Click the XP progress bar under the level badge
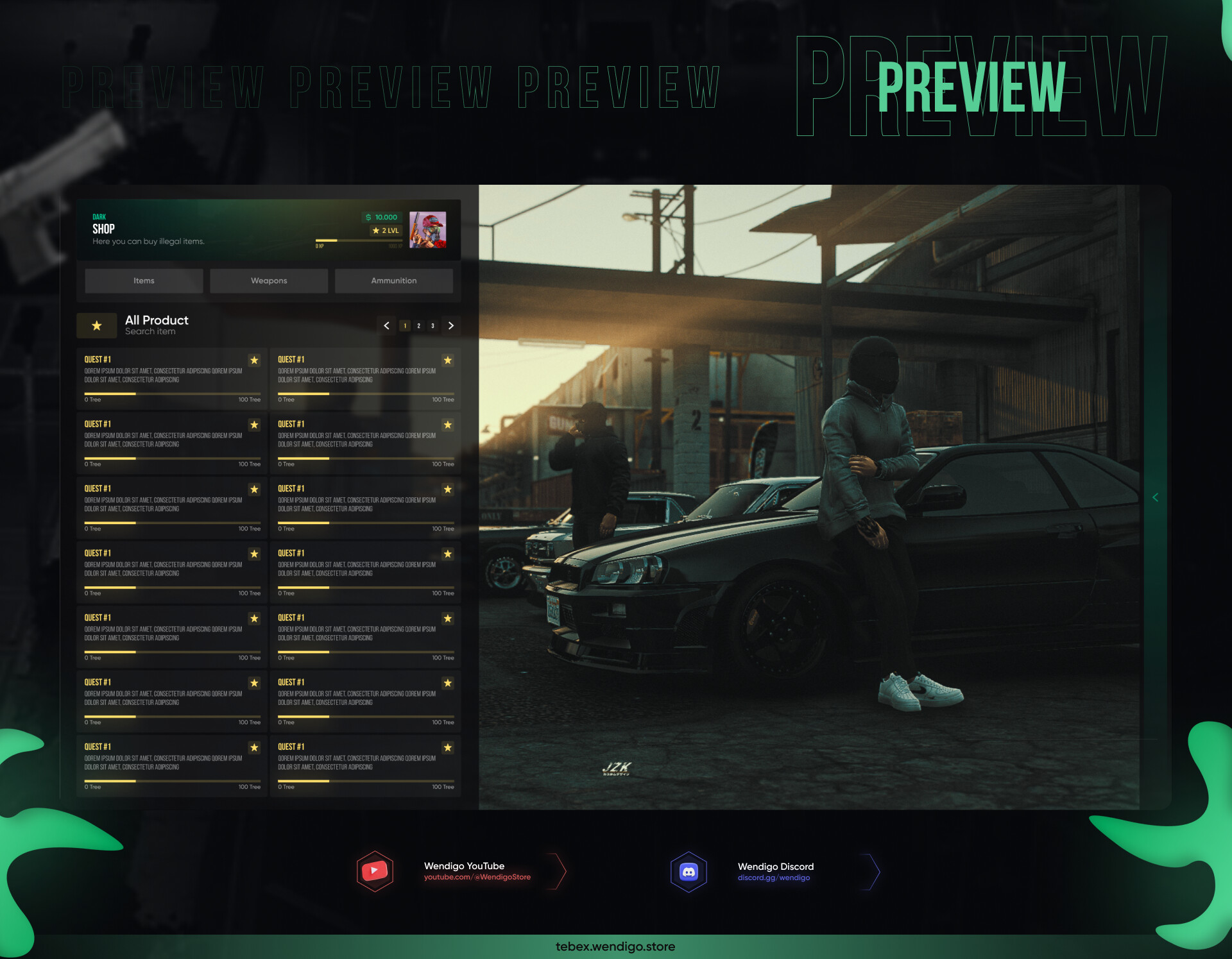 click(357, 240)
